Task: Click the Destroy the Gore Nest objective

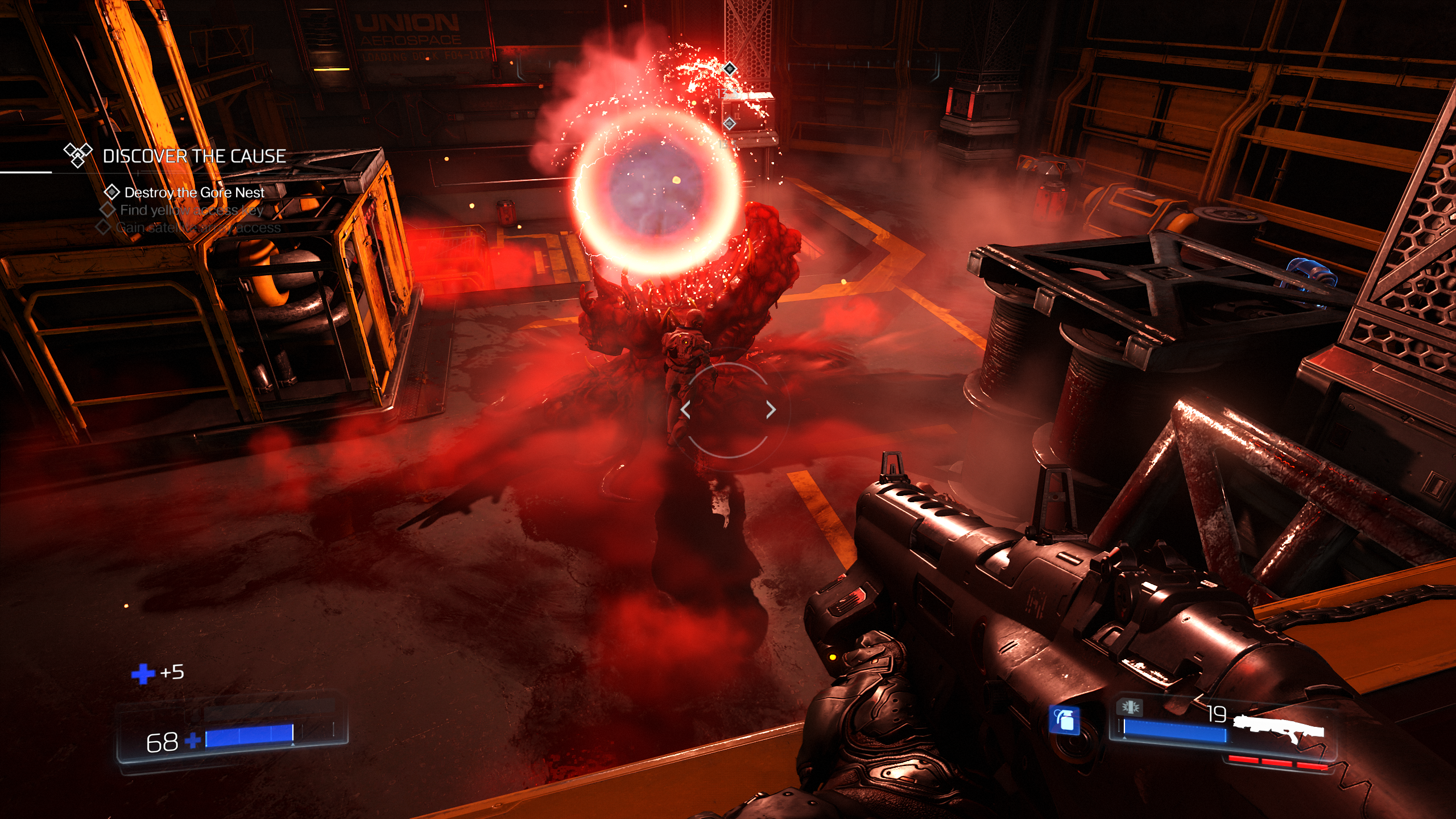Action: coord(194,193)
